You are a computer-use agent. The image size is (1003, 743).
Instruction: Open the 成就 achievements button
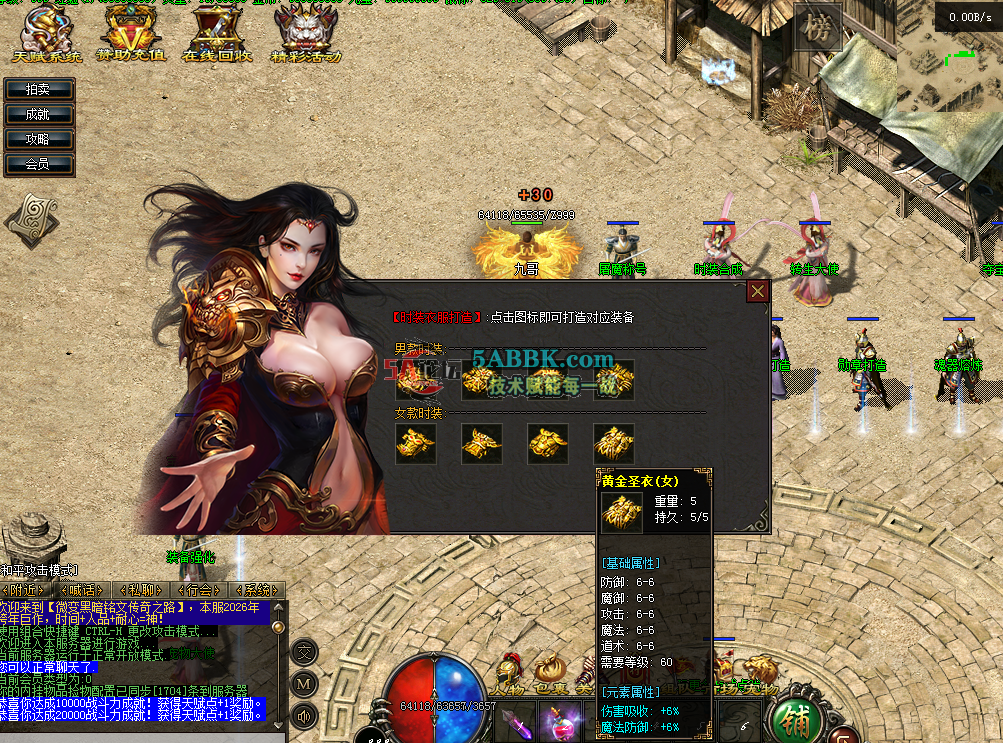(39, 115)
